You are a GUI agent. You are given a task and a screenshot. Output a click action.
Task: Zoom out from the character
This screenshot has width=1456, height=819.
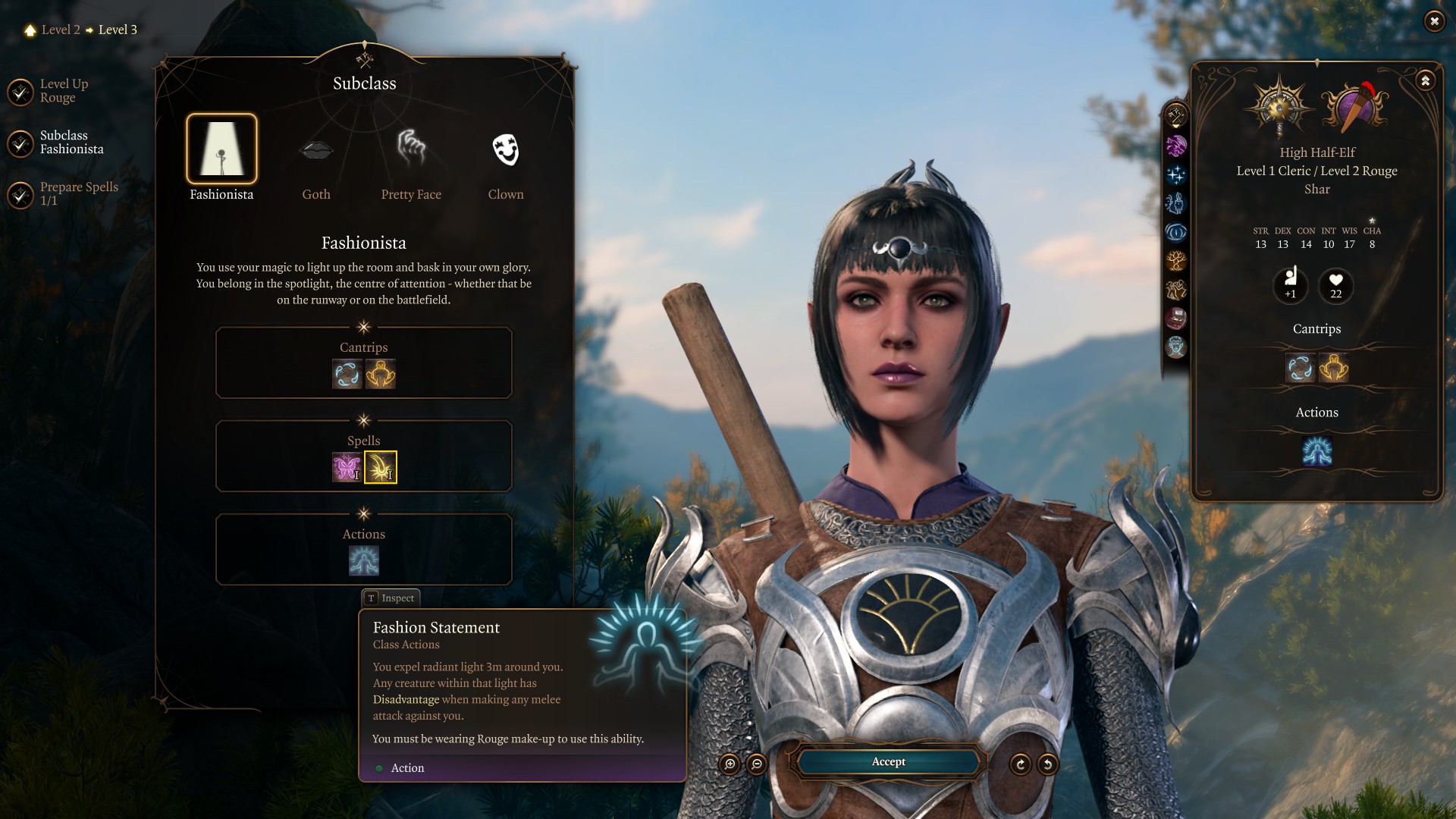[757, 764]
